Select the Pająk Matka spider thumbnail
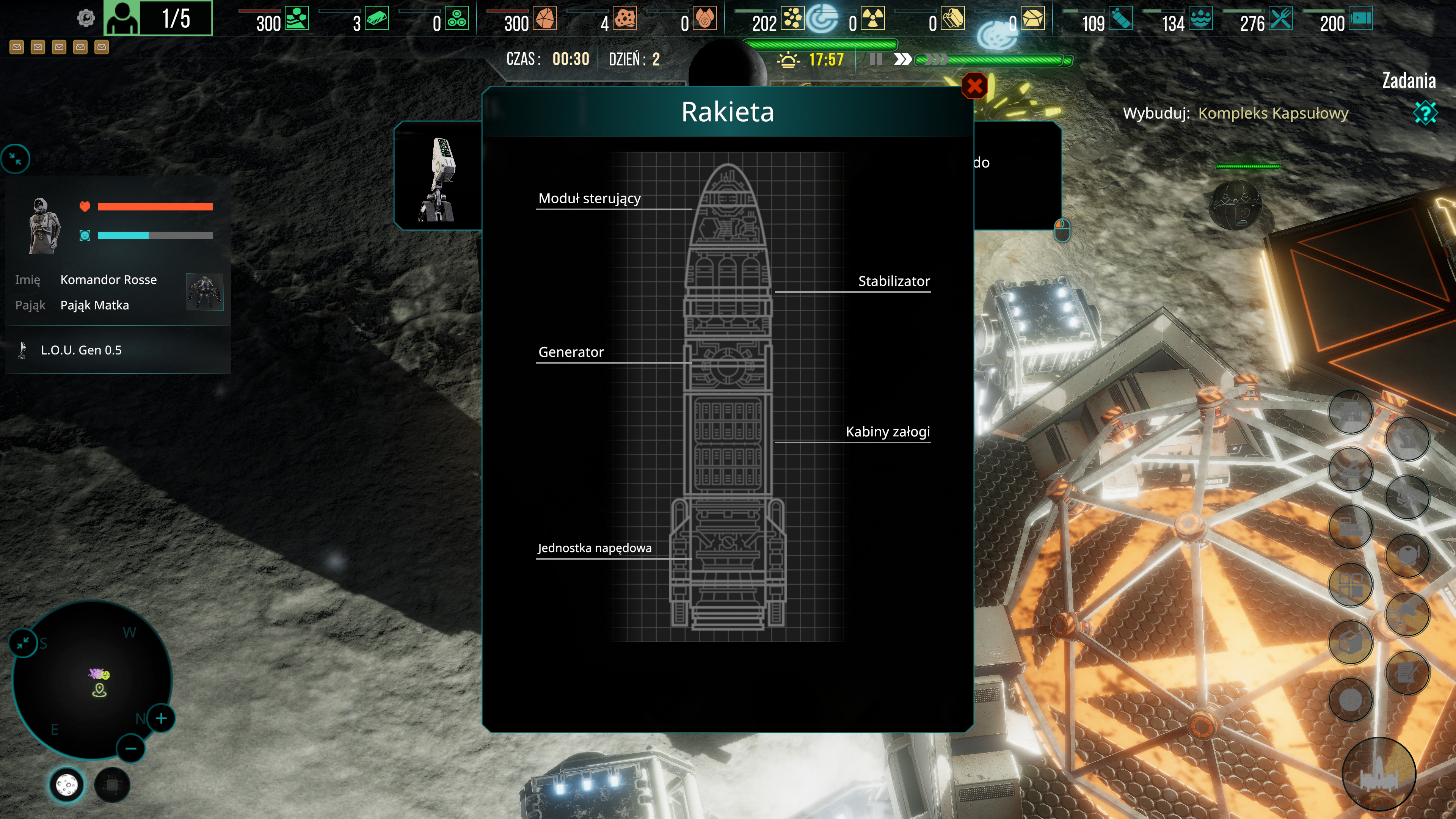The image size is (1456, 819). 205,292
